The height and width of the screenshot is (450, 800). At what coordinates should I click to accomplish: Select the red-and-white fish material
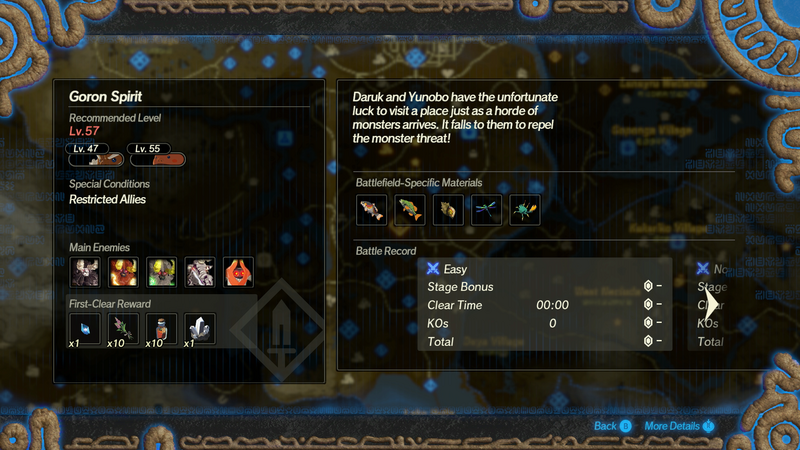pyautogui.click(x=371, y=209)
